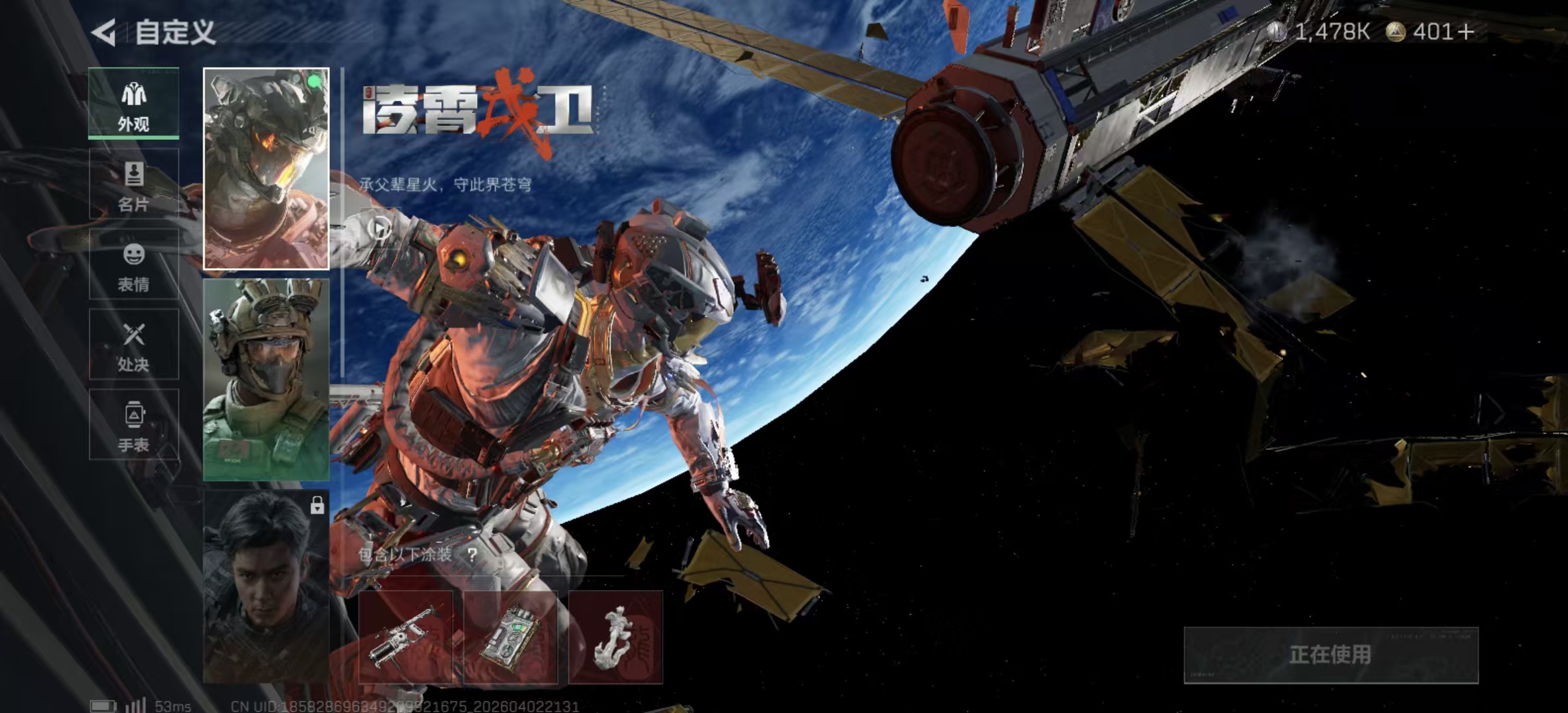Open the question mark help for 包含以下涂装

(472, 555)
